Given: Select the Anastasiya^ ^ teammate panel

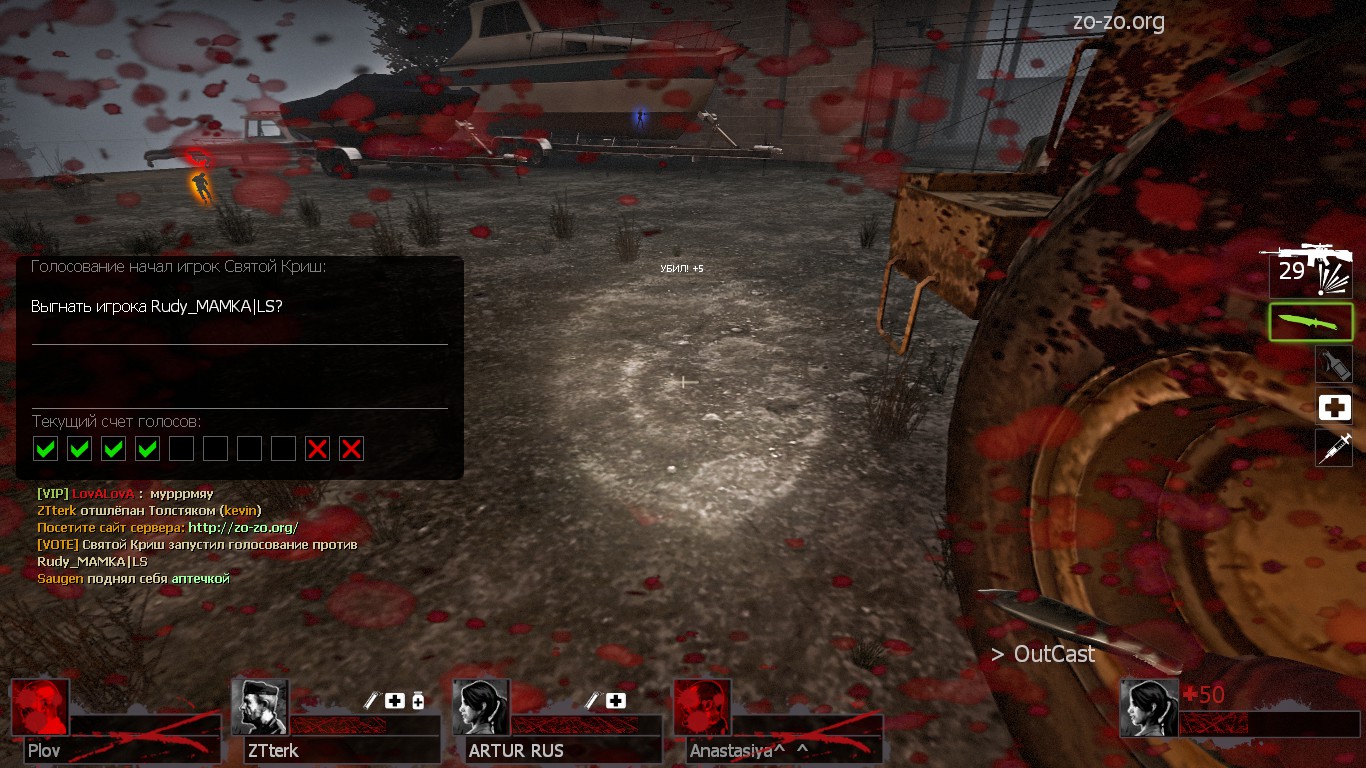Looking at the screenshot, I should 702,708.
